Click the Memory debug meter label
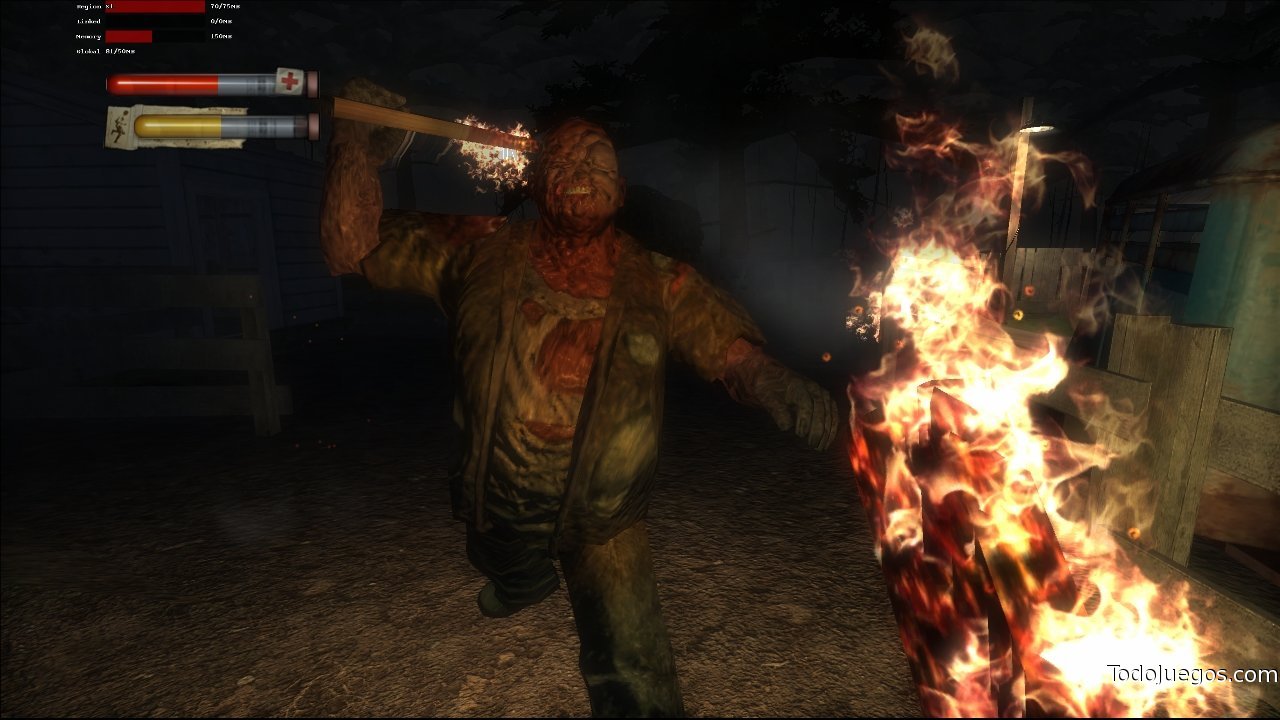The width and height of the screenshot is (1280, 720). [x=88, y=36]
